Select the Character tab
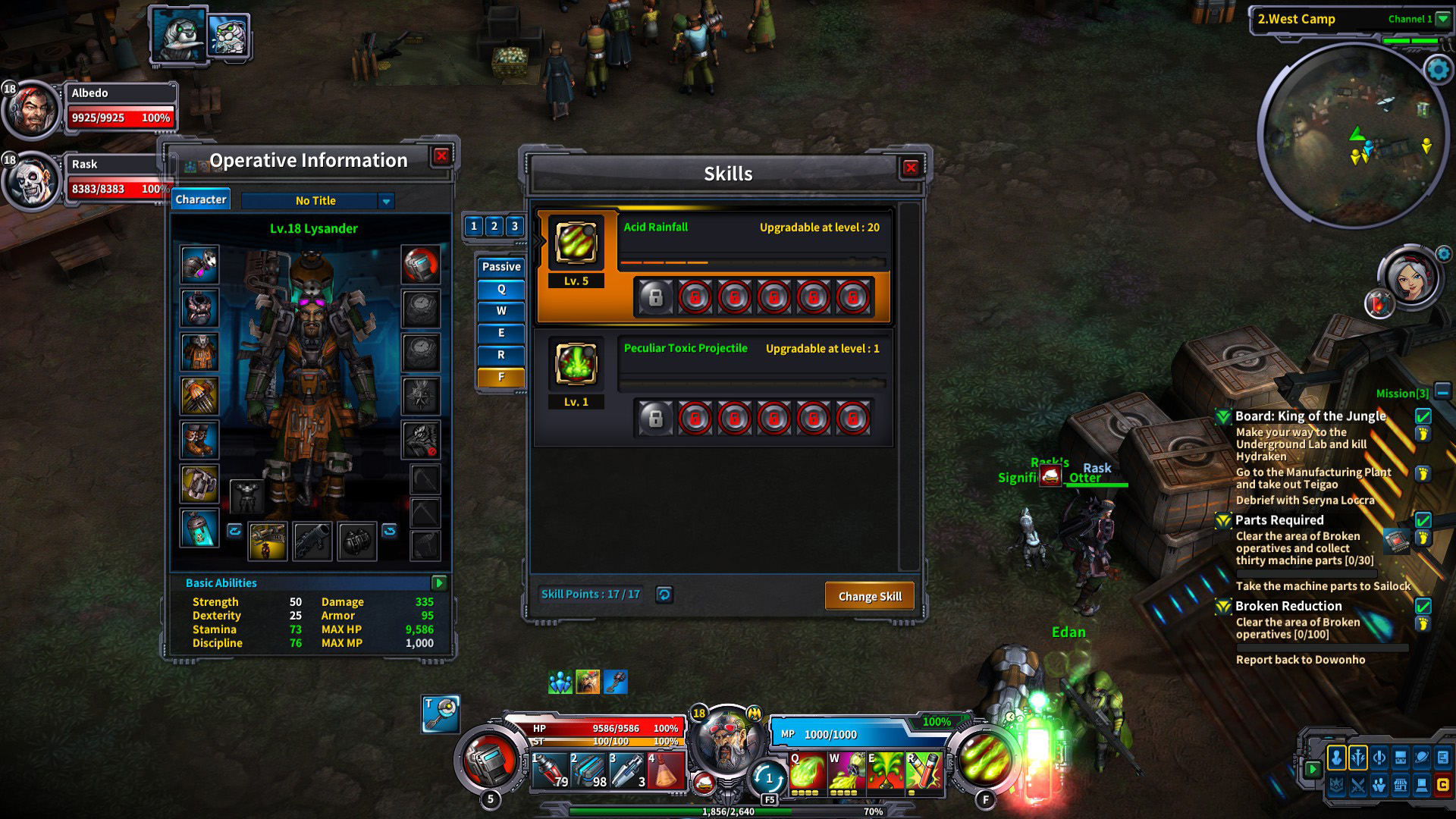Image resolution: width=1456 pixels, height=819 pixels. tap(201, 199)
